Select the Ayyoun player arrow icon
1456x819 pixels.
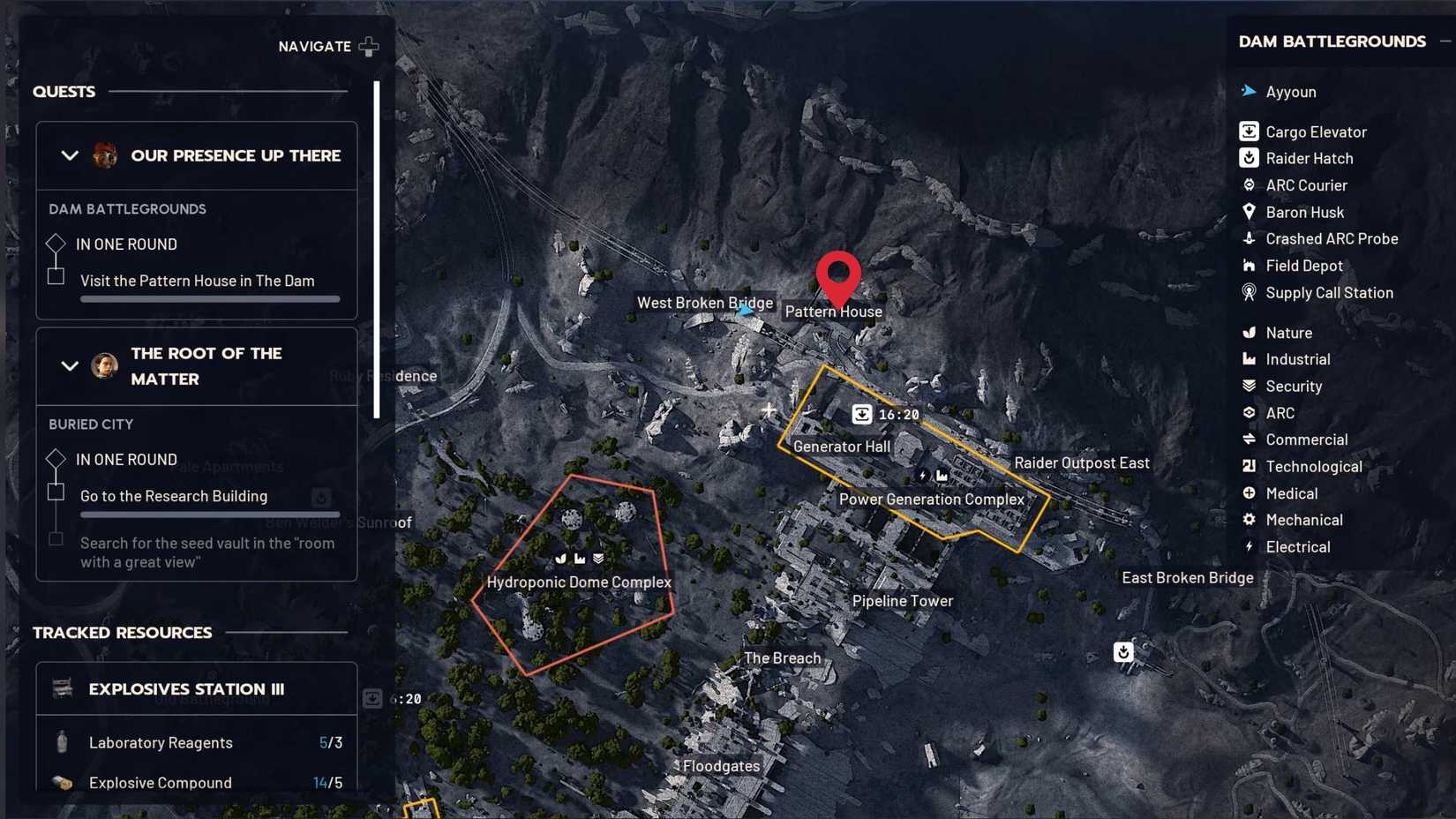pos(1249,91)
